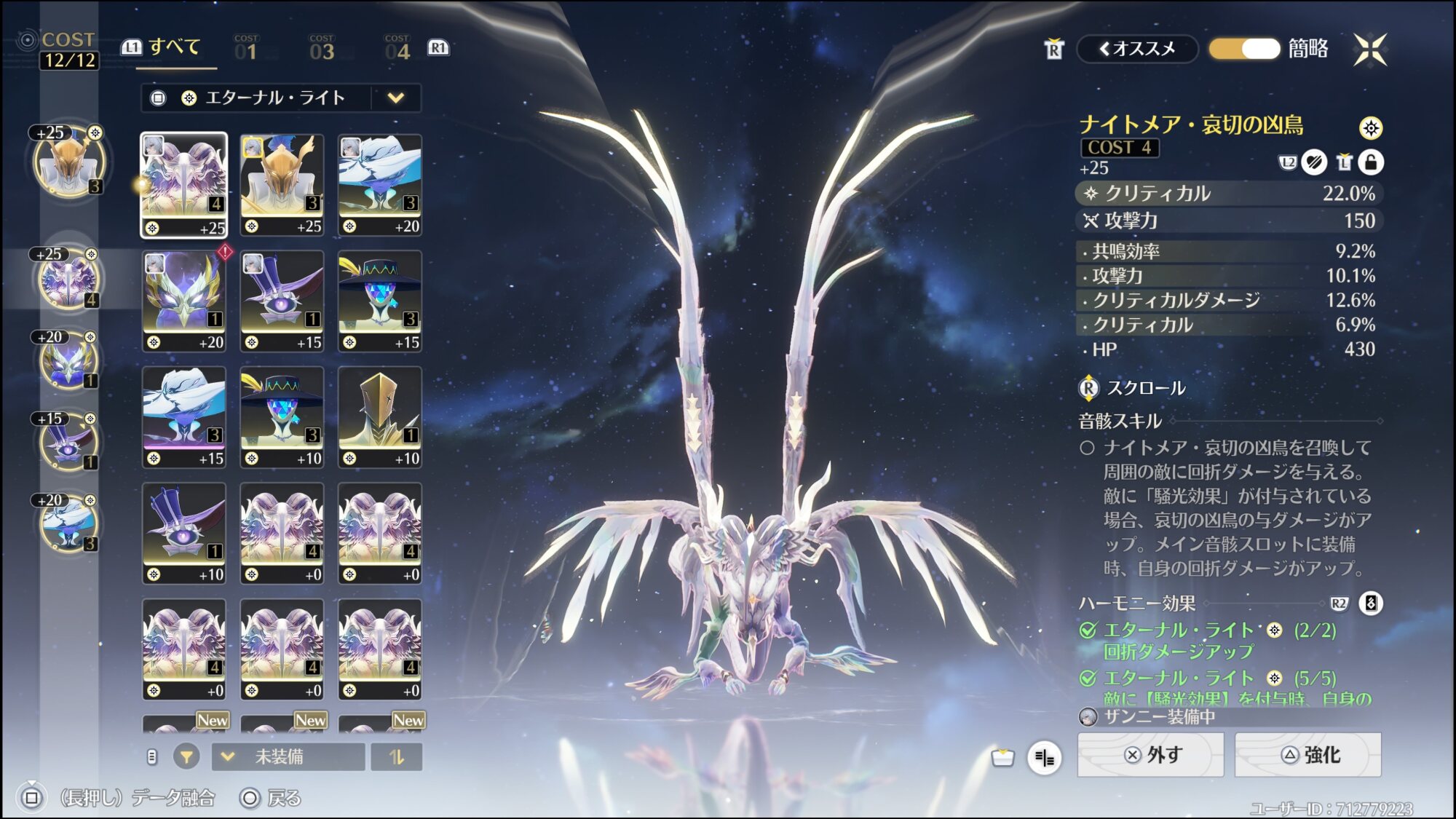Open the 未装備 sort dropdown
Screen dimensions: 1456x819
[288, 757]
